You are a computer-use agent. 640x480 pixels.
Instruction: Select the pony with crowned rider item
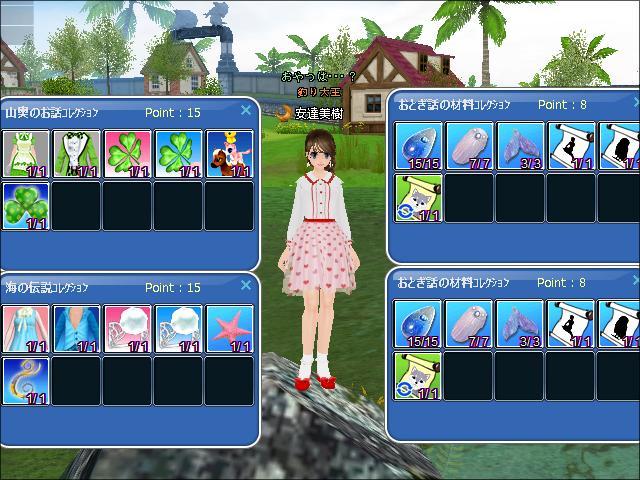click(229, 154)
